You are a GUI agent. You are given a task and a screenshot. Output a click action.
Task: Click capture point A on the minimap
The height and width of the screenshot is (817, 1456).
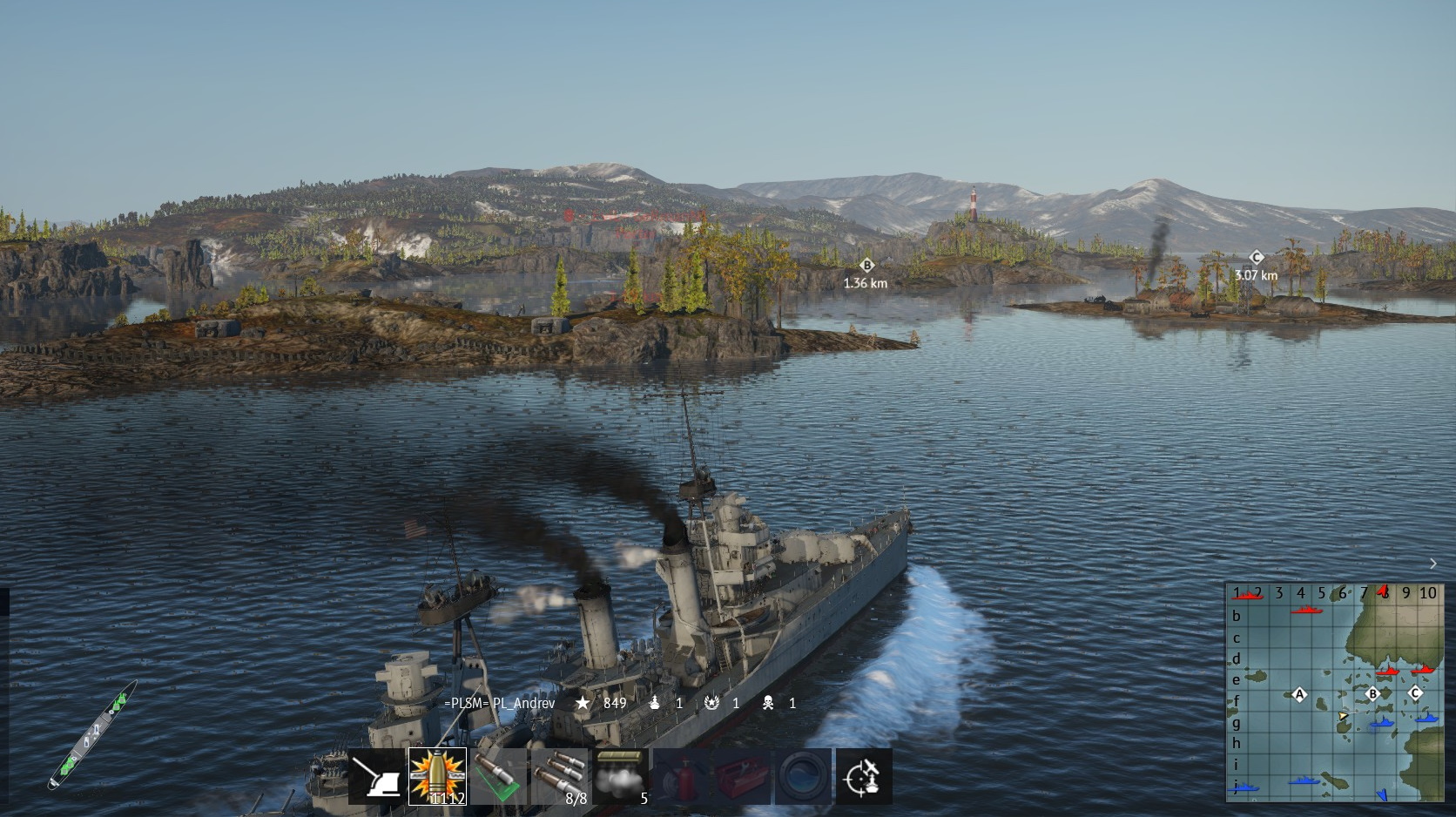1300,694
